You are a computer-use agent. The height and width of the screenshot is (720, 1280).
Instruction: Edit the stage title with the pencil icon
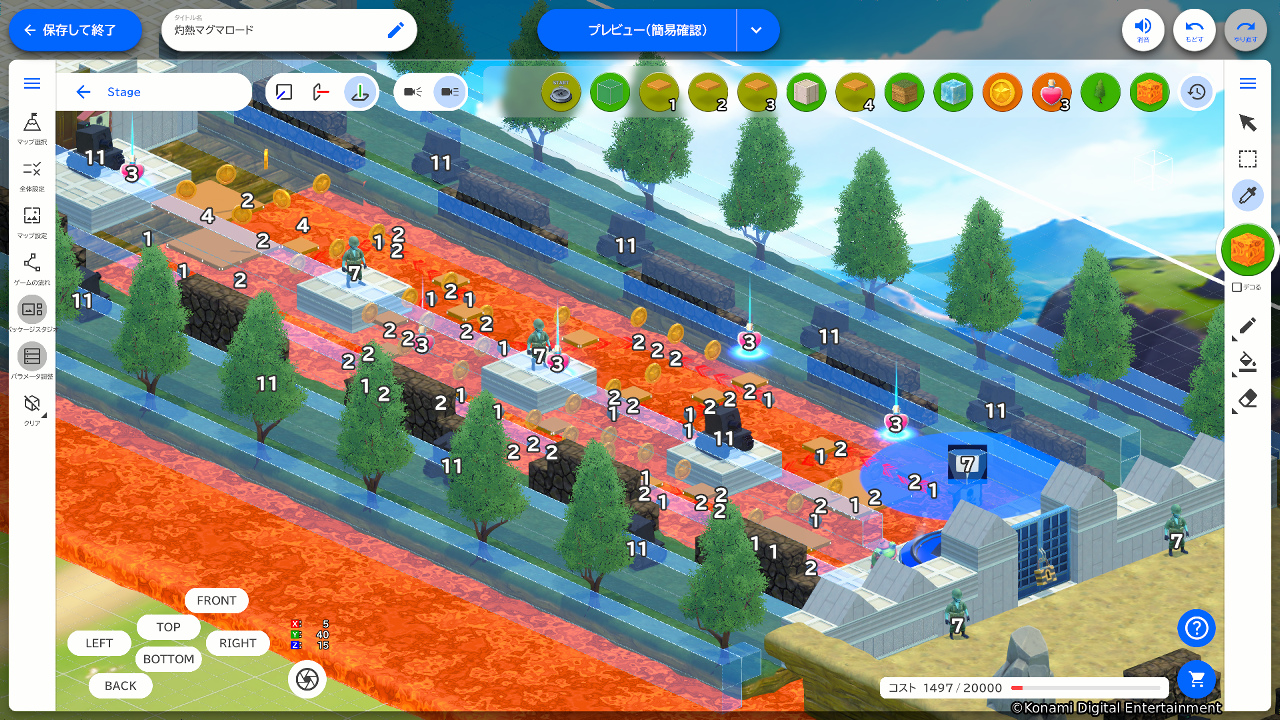pyautogui.click(x=396, y=30)
